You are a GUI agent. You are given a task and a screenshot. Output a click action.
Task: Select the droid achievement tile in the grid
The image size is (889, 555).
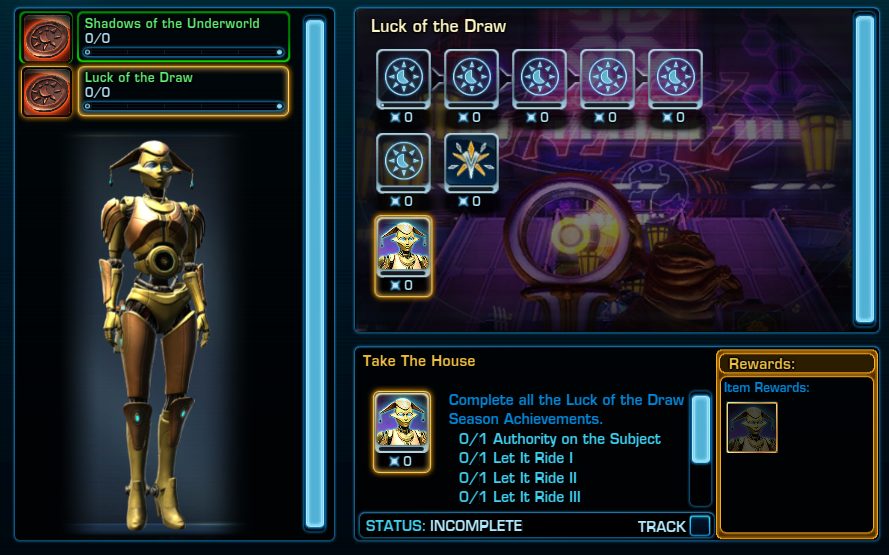pyautogui.click(x=404, y=246)
